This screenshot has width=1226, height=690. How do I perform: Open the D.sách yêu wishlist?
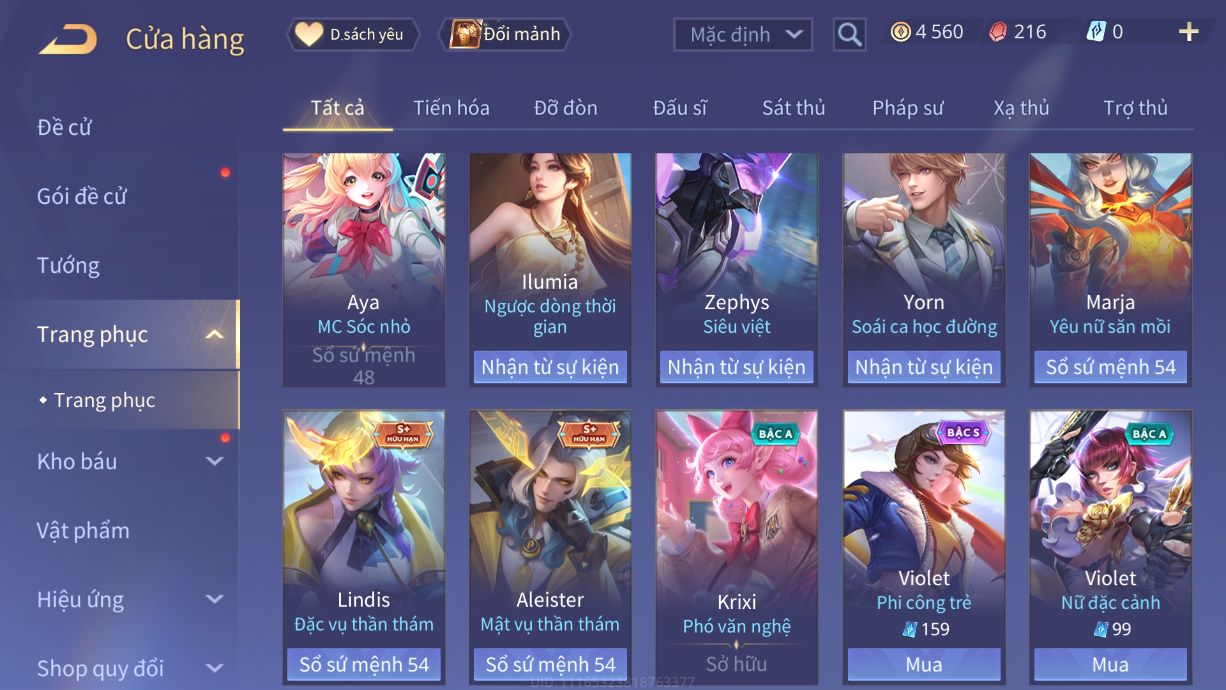pyautogui.click(x=354, y=35)
